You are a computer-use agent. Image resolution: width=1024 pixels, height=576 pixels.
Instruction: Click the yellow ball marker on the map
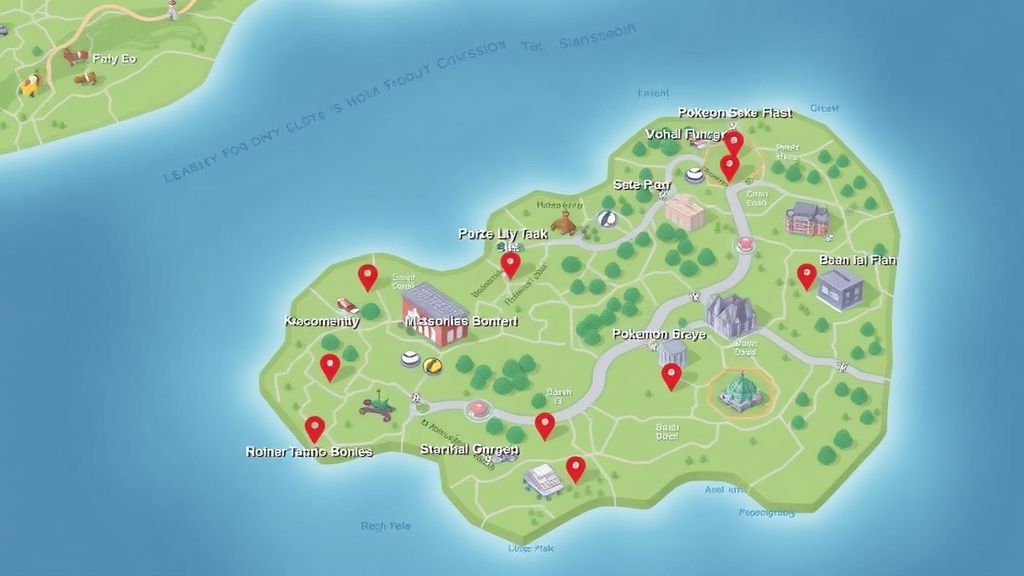(x=432, y=366)
